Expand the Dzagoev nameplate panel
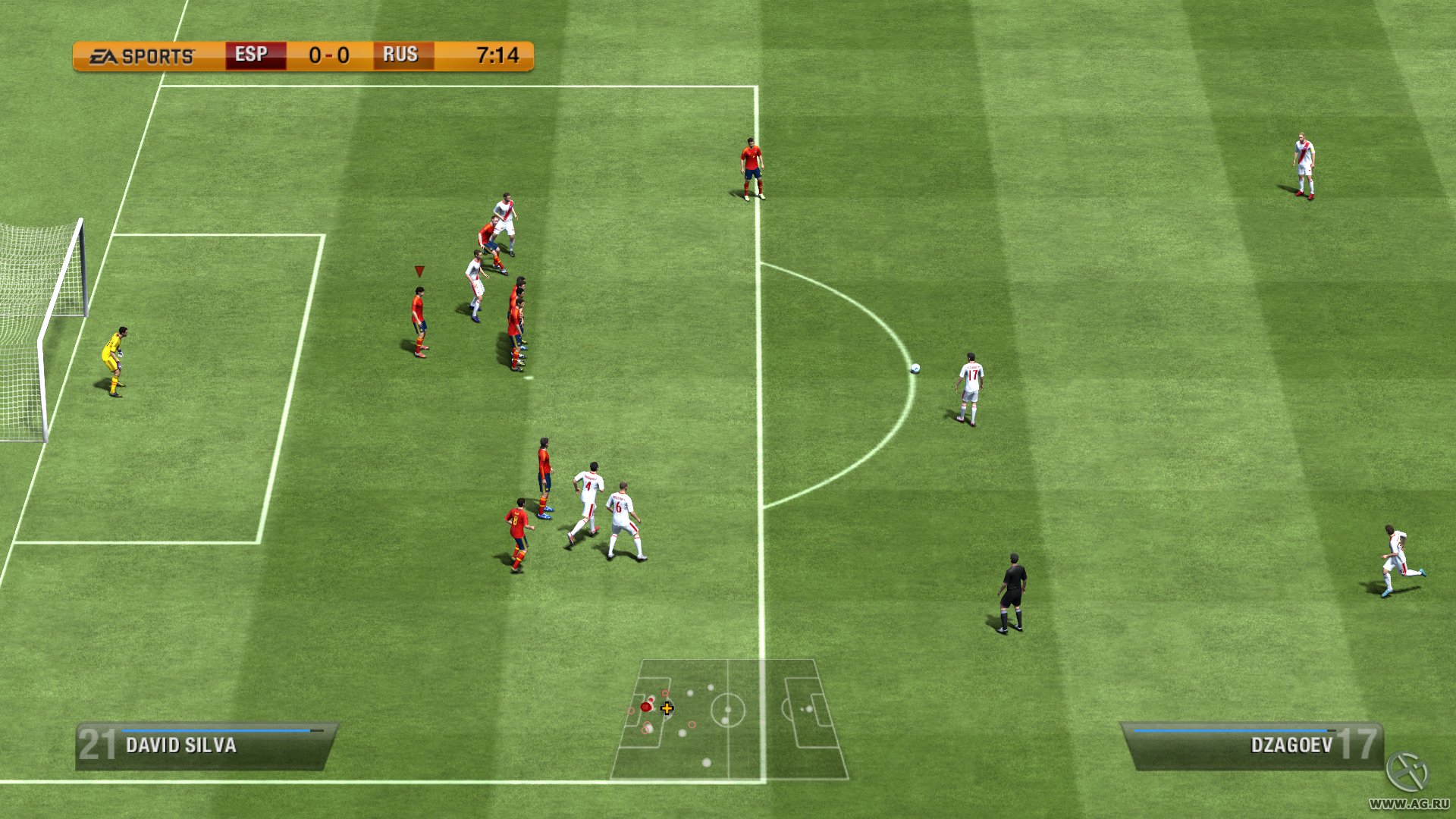This screenshot has width=1456, height=819. [x=1251, y=746]
